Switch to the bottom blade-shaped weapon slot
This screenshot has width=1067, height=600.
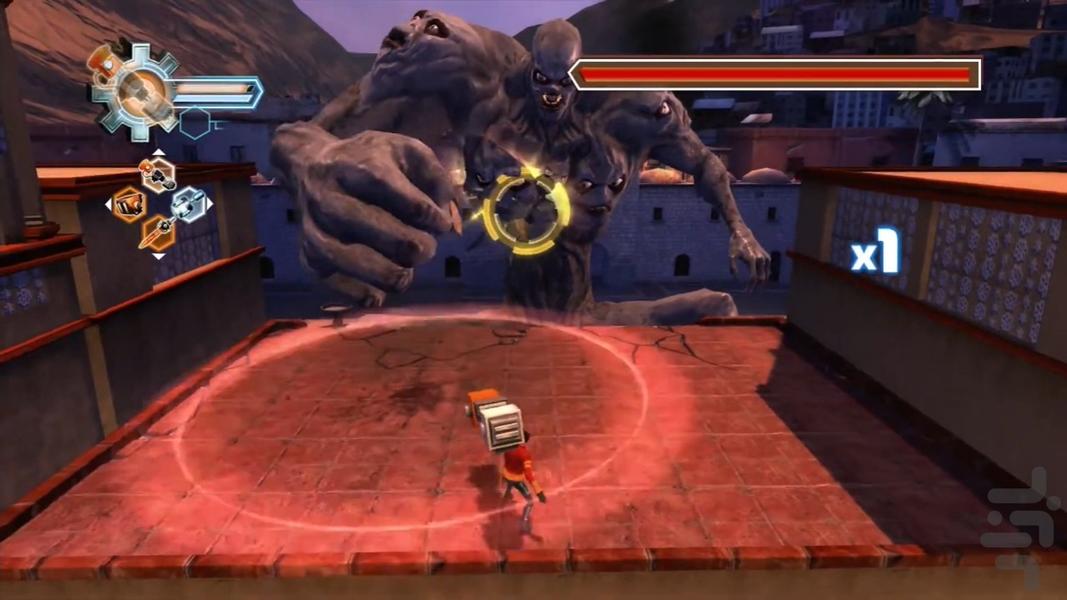(157, 234)
